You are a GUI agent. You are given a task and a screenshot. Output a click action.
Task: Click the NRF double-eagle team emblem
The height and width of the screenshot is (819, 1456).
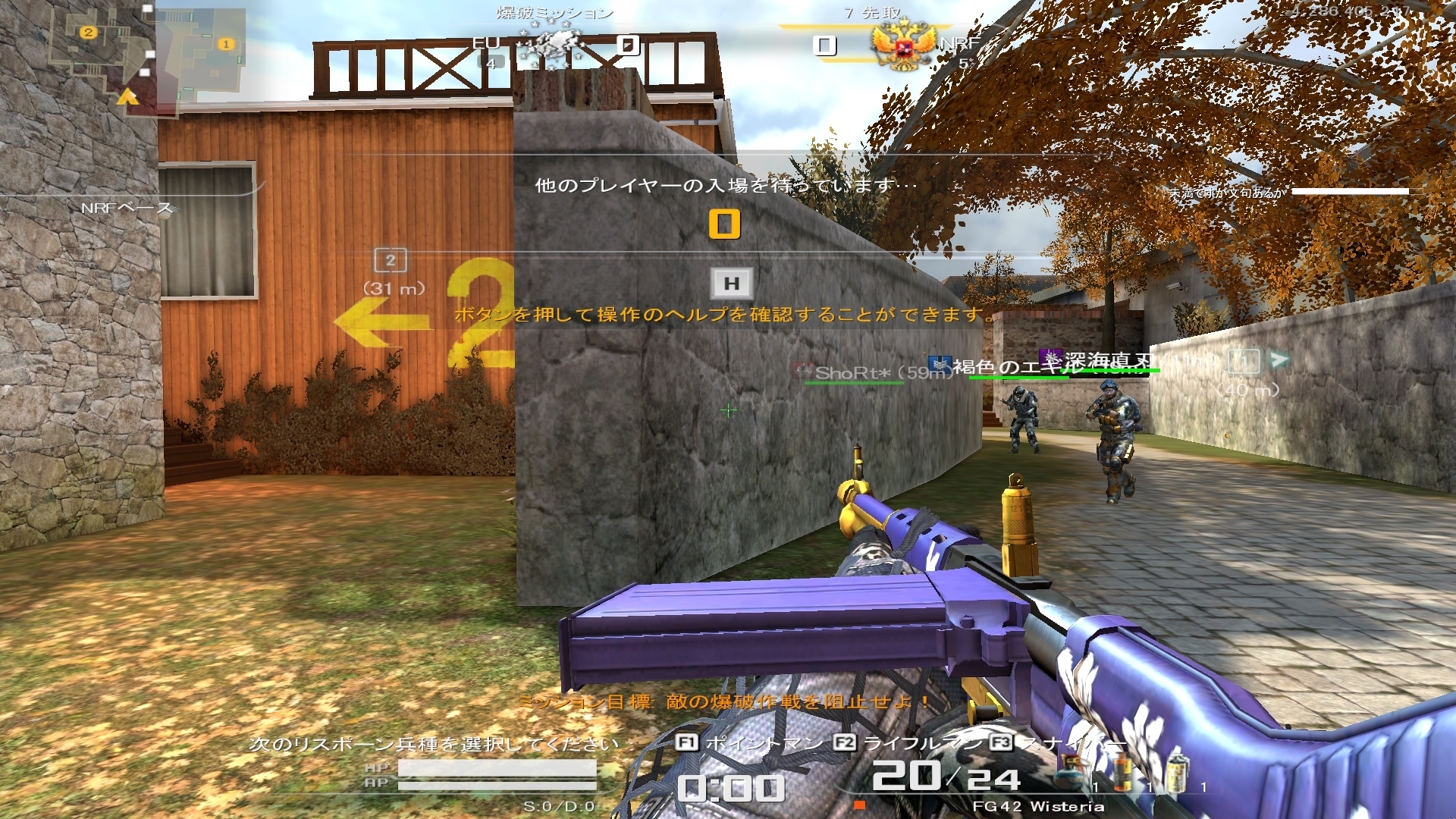pos(902,45)
